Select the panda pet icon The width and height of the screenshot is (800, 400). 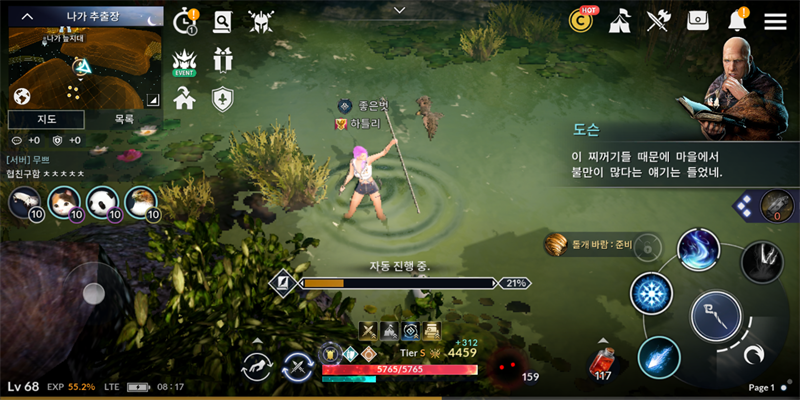102,203
